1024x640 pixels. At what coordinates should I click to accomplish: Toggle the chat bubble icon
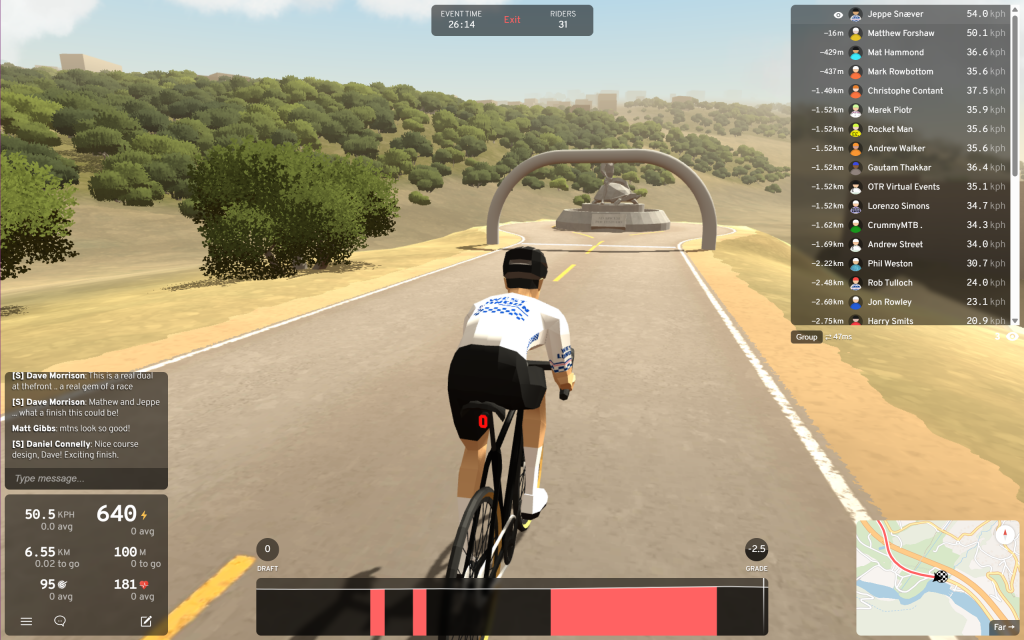[60, 621]
